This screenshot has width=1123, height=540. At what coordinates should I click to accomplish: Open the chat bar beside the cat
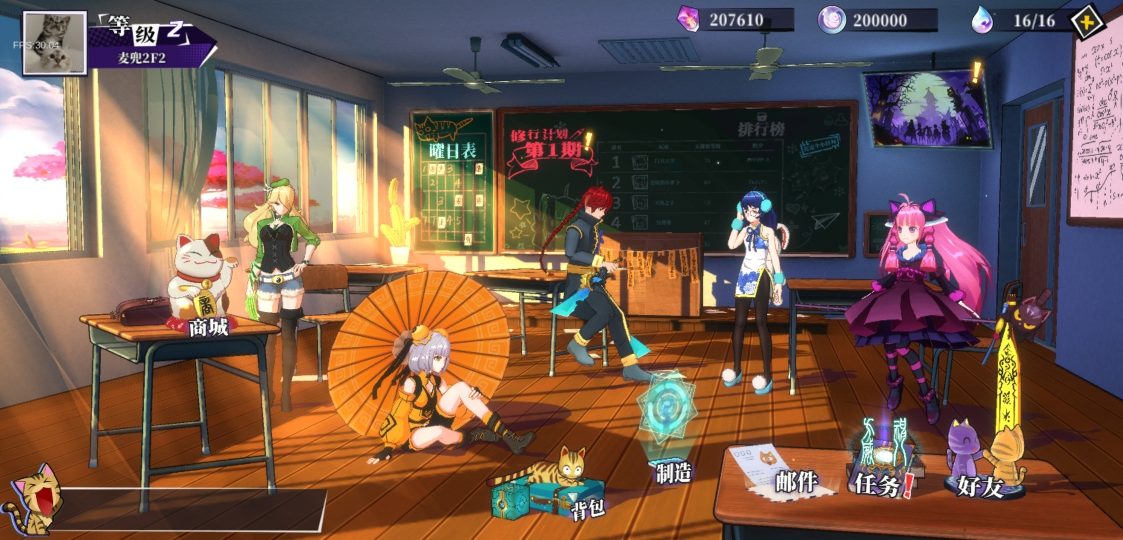(190, 508)
